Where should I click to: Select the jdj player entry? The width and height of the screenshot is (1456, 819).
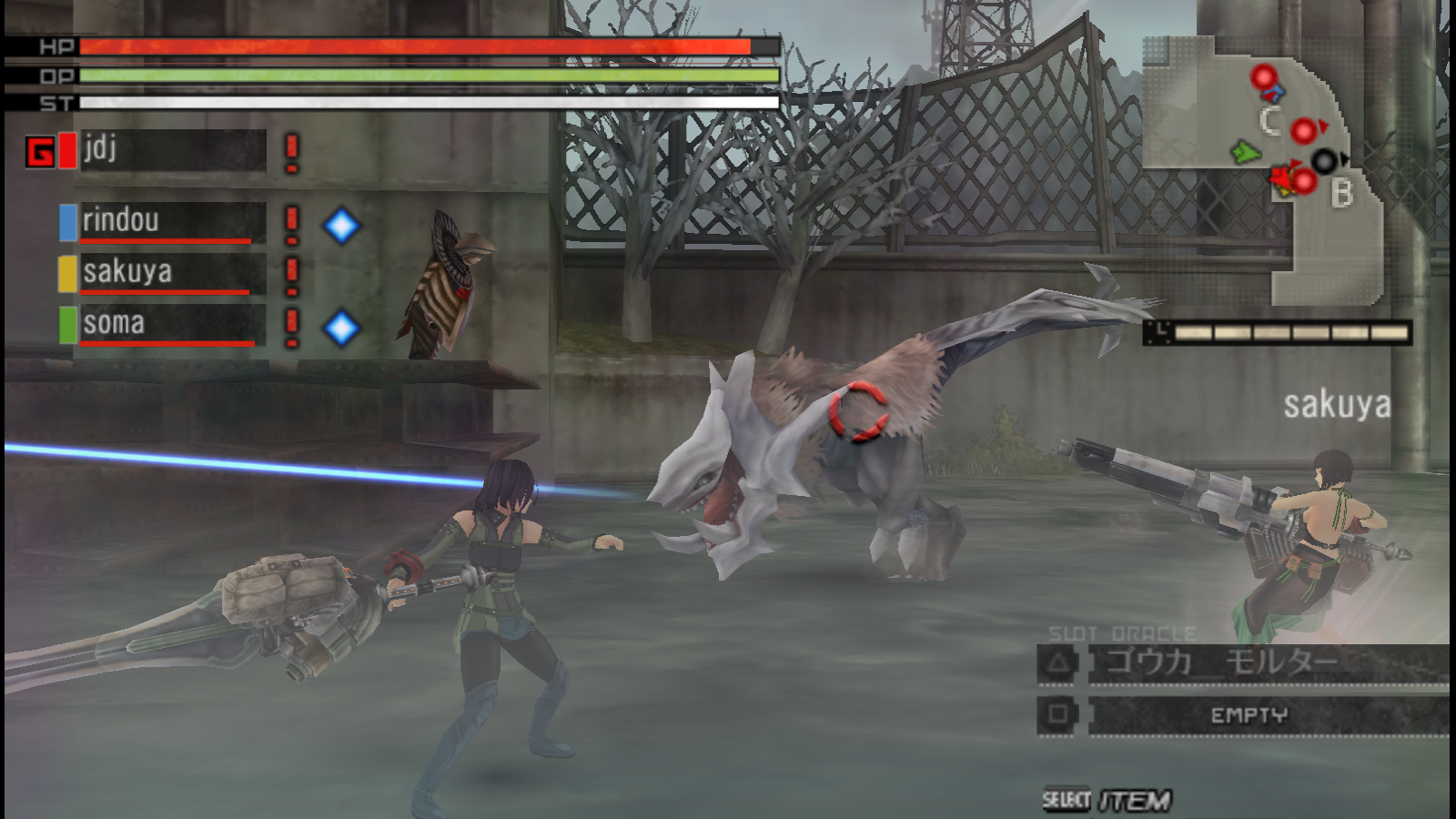[173, 150]
